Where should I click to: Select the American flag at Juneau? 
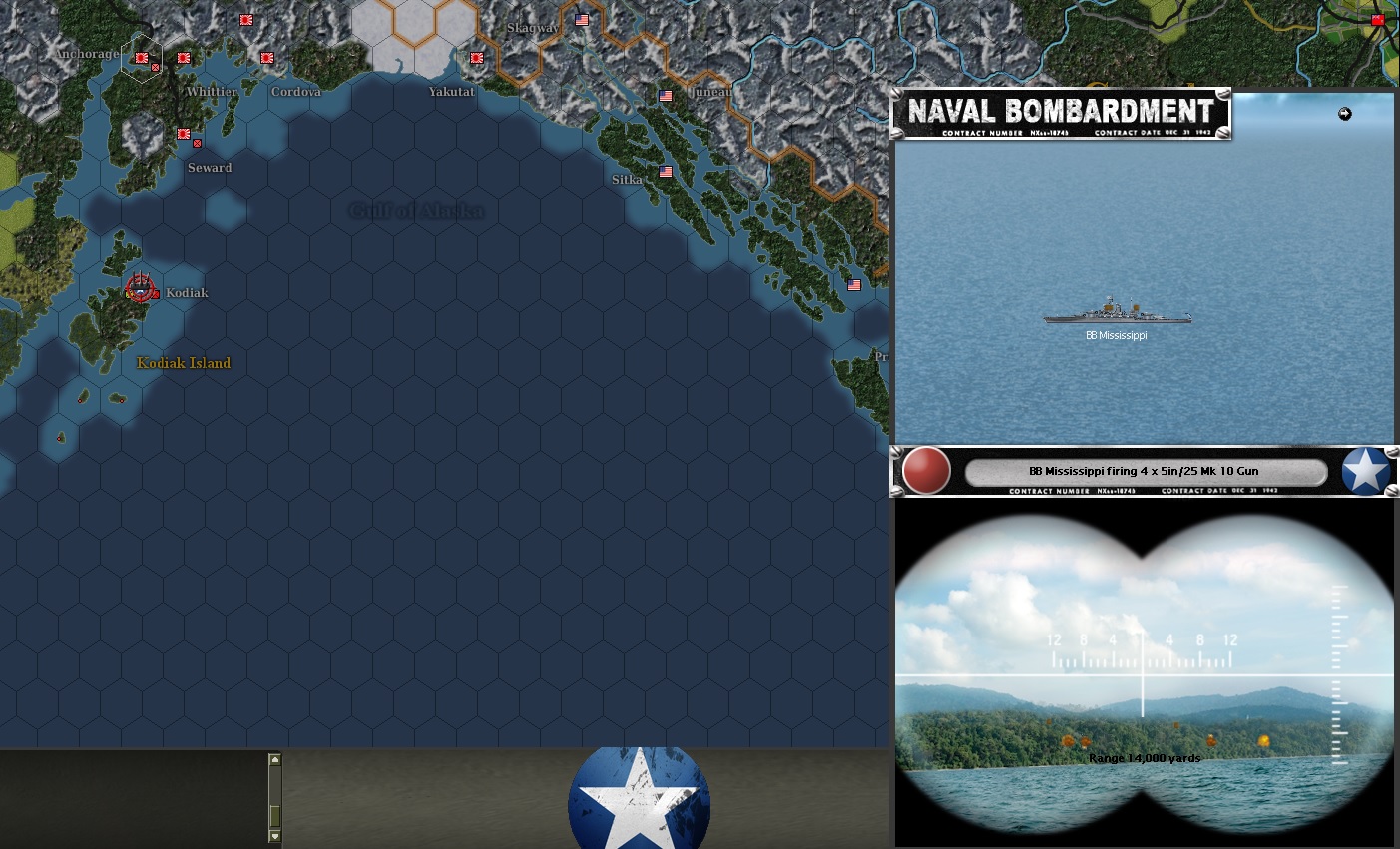666,96
